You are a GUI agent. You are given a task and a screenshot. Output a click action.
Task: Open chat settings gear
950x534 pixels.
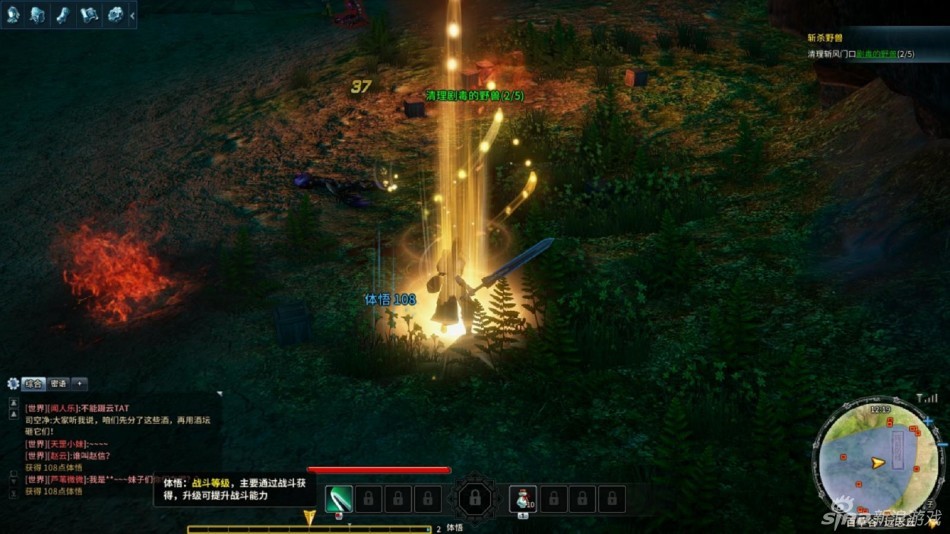(x=13, y=383)
